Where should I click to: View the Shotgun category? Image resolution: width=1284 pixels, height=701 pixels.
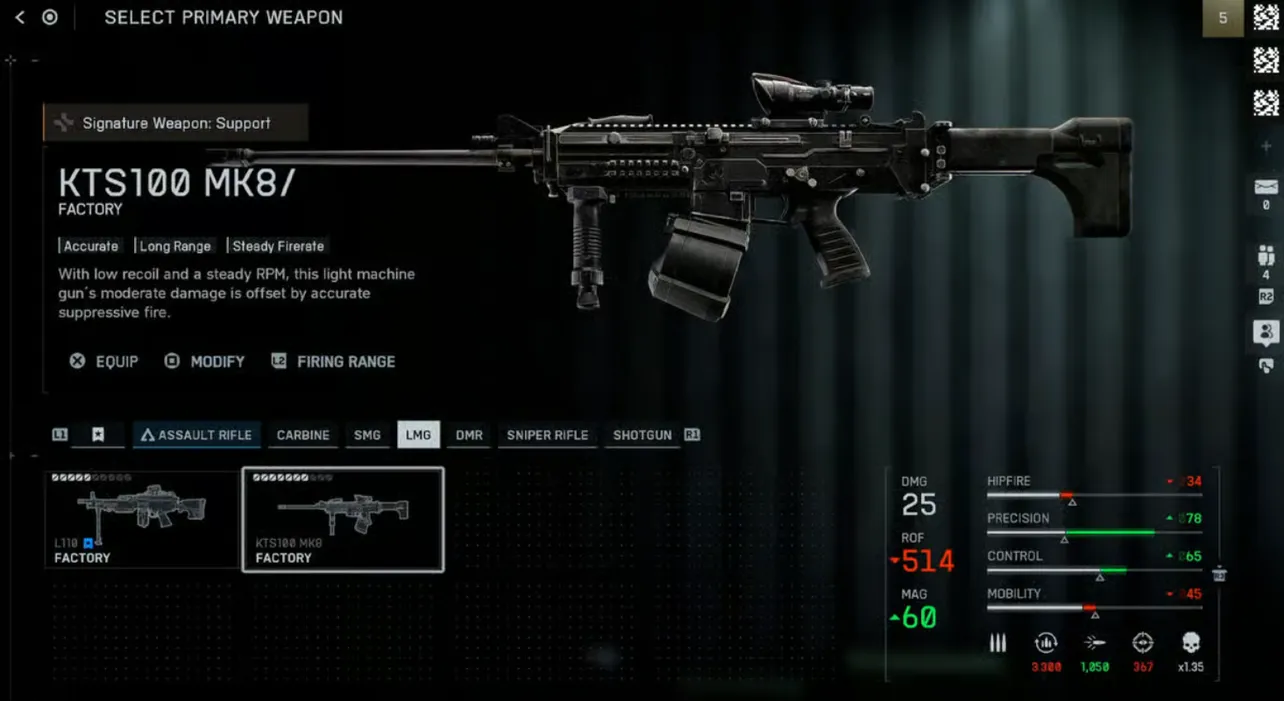[x=642, y=435]
